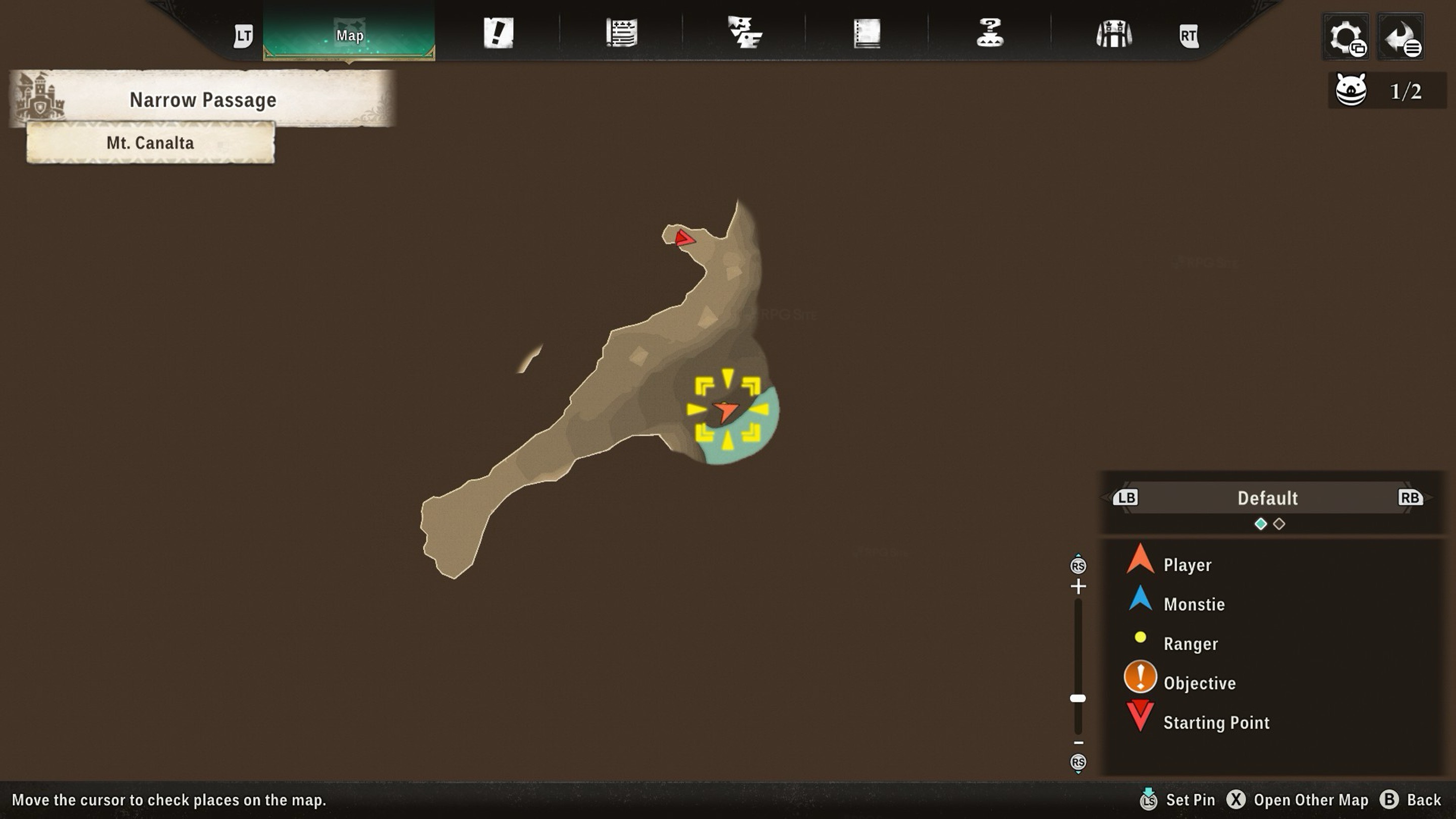Select the Monstie legend entry
The width and height of the screenshot is (1456, 819).
tap(1194, 604)
